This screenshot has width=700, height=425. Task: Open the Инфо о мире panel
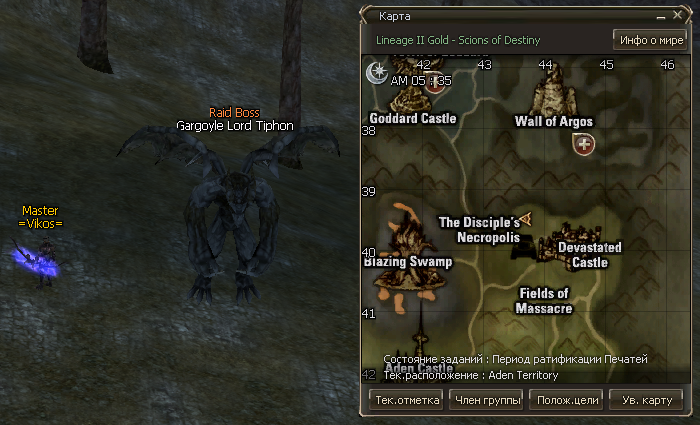pyautogui.click(x=648, y=40)
